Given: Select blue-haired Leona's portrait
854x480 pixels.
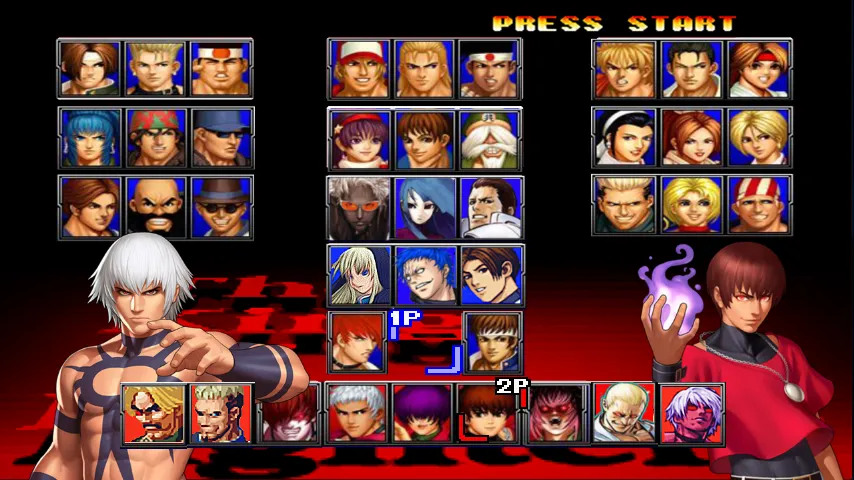Looking at the screenshot, I should point(90,137).
